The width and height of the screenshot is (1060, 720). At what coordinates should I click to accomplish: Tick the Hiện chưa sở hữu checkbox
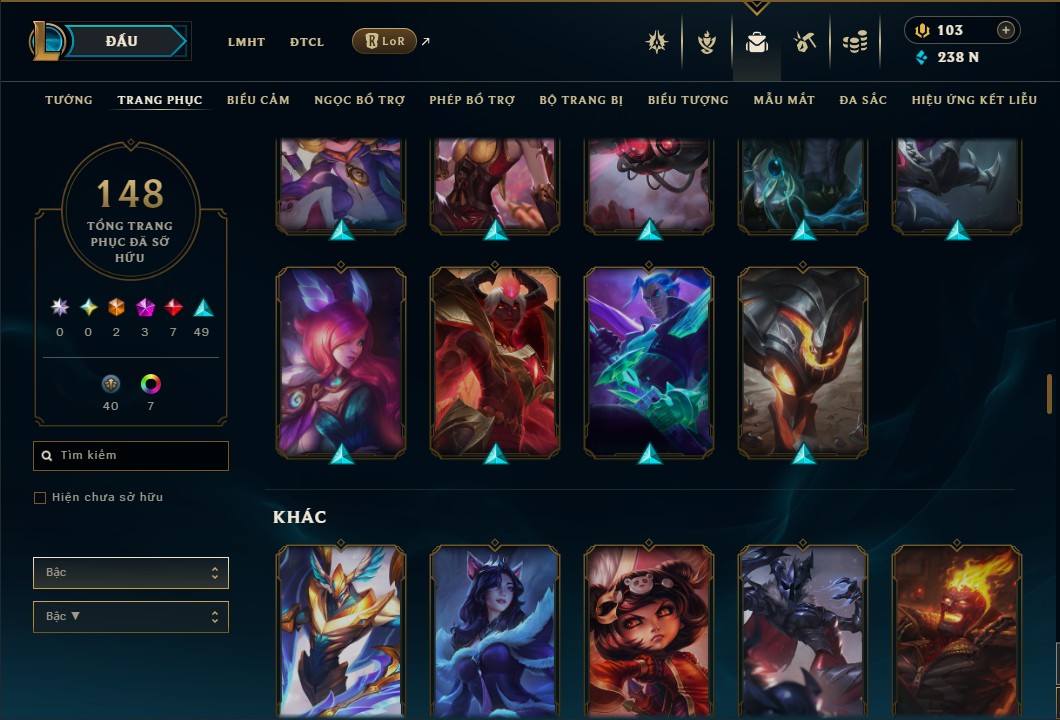[40, 498]
